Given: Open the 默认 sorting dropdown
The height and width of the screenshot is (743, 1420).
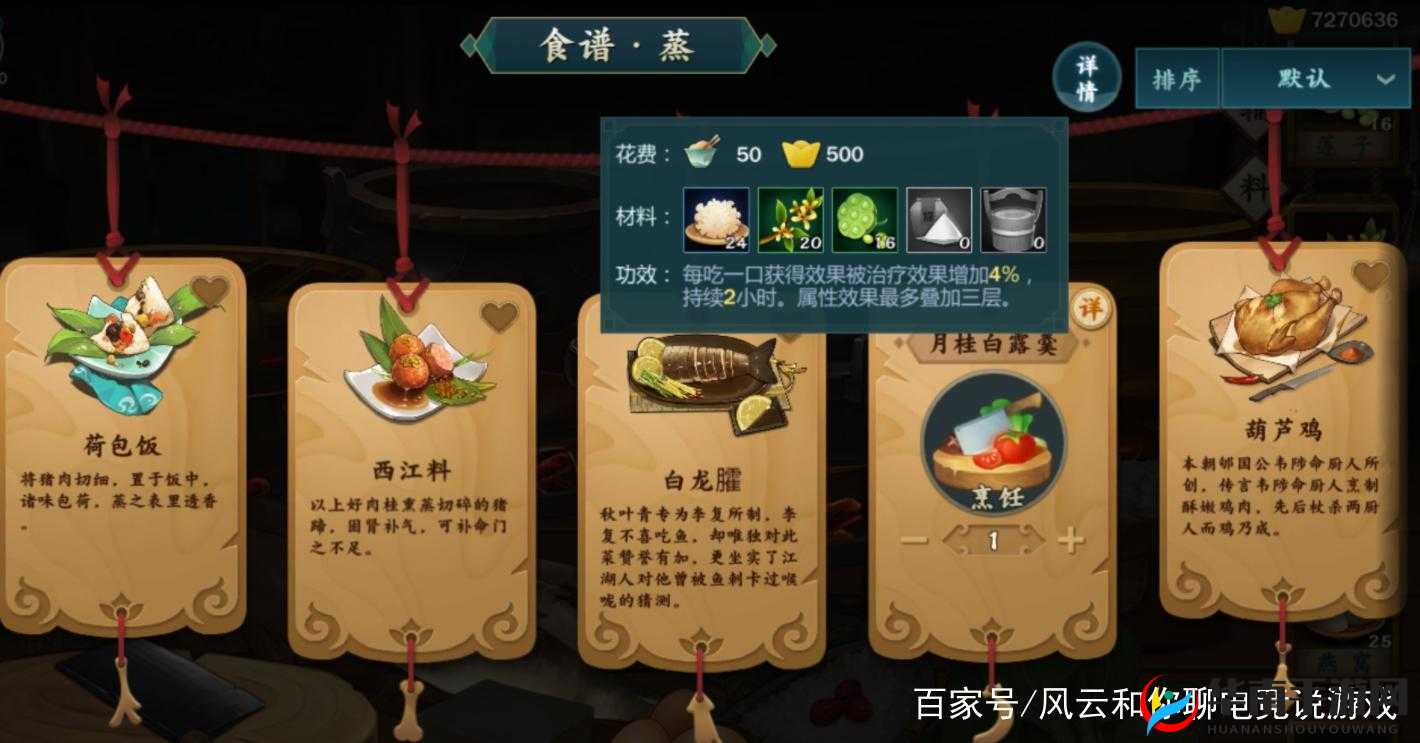Looking at the screenshot, I should [x=1305, y=77].
